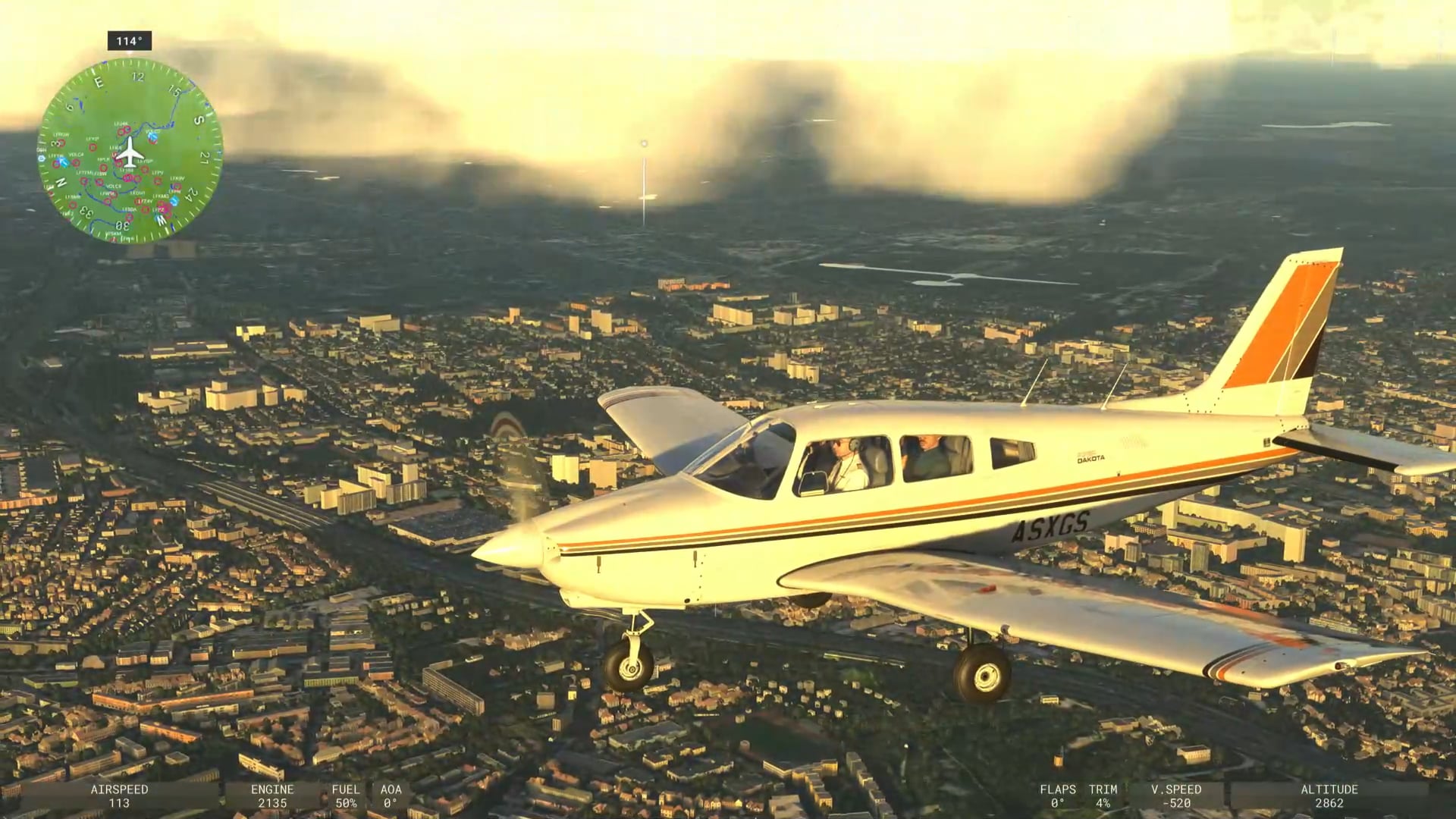The width and height of the screenshot is (1456, 819).
Task: Click the circular green navigation minimap
Action: [x=130, y=151]
